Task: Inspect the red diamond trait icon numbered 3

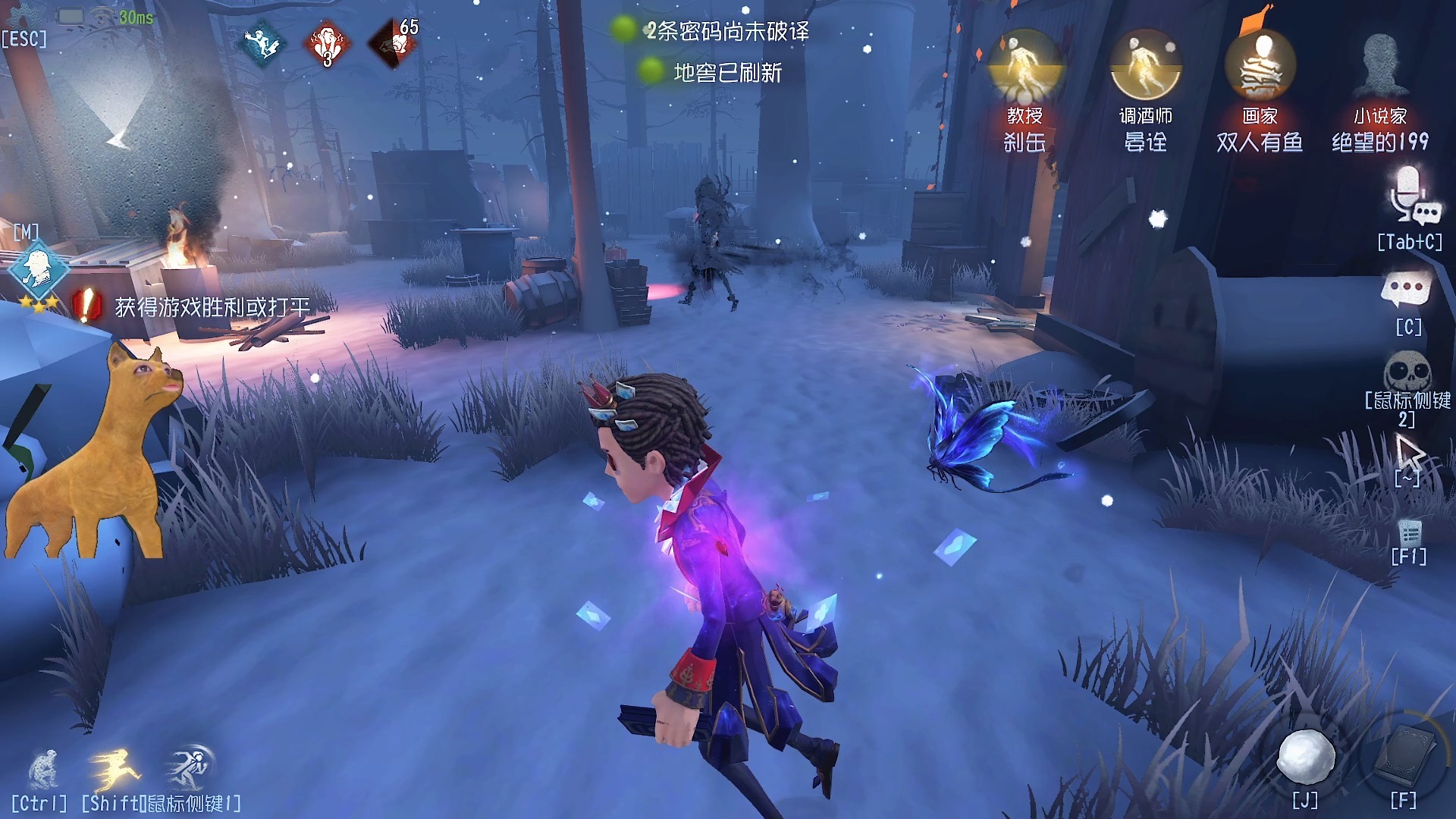Action: [x=327, y=44]
